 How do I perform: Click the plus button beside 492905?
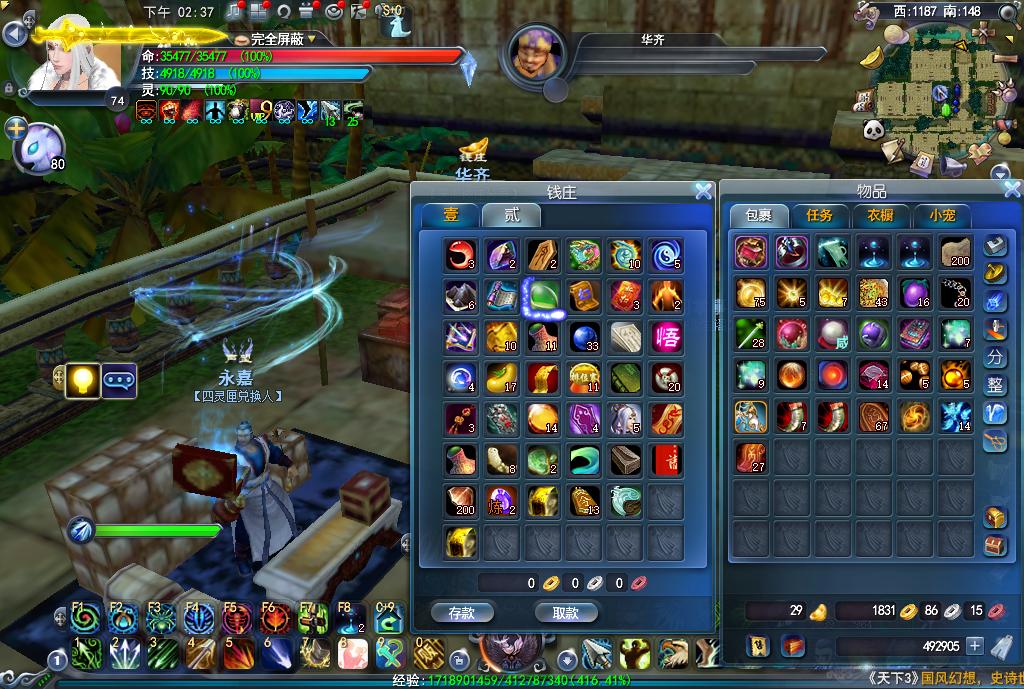975,646
